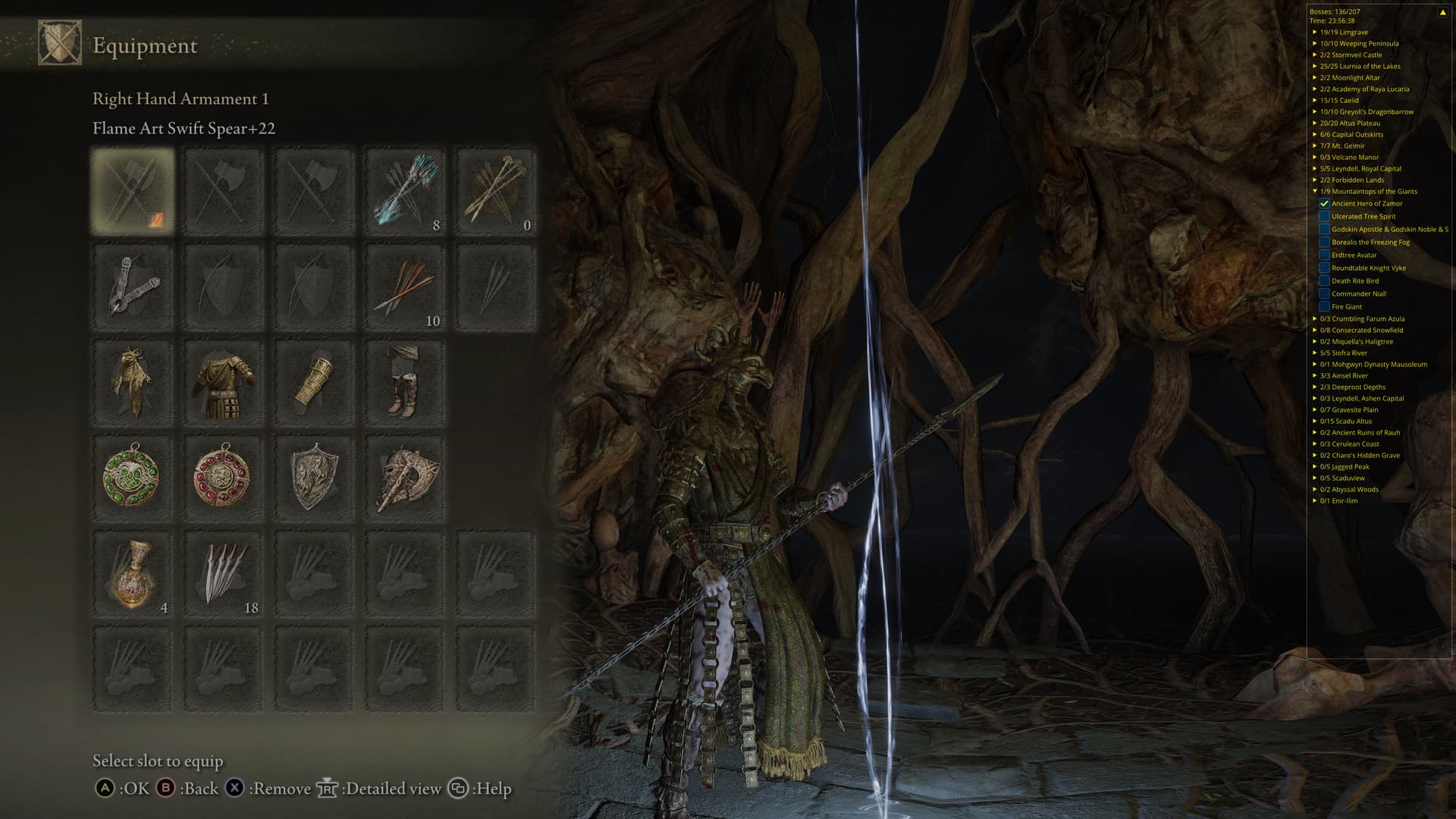
Task: Mark Commander Niall as defeated
Action: tap(1324, 294)
